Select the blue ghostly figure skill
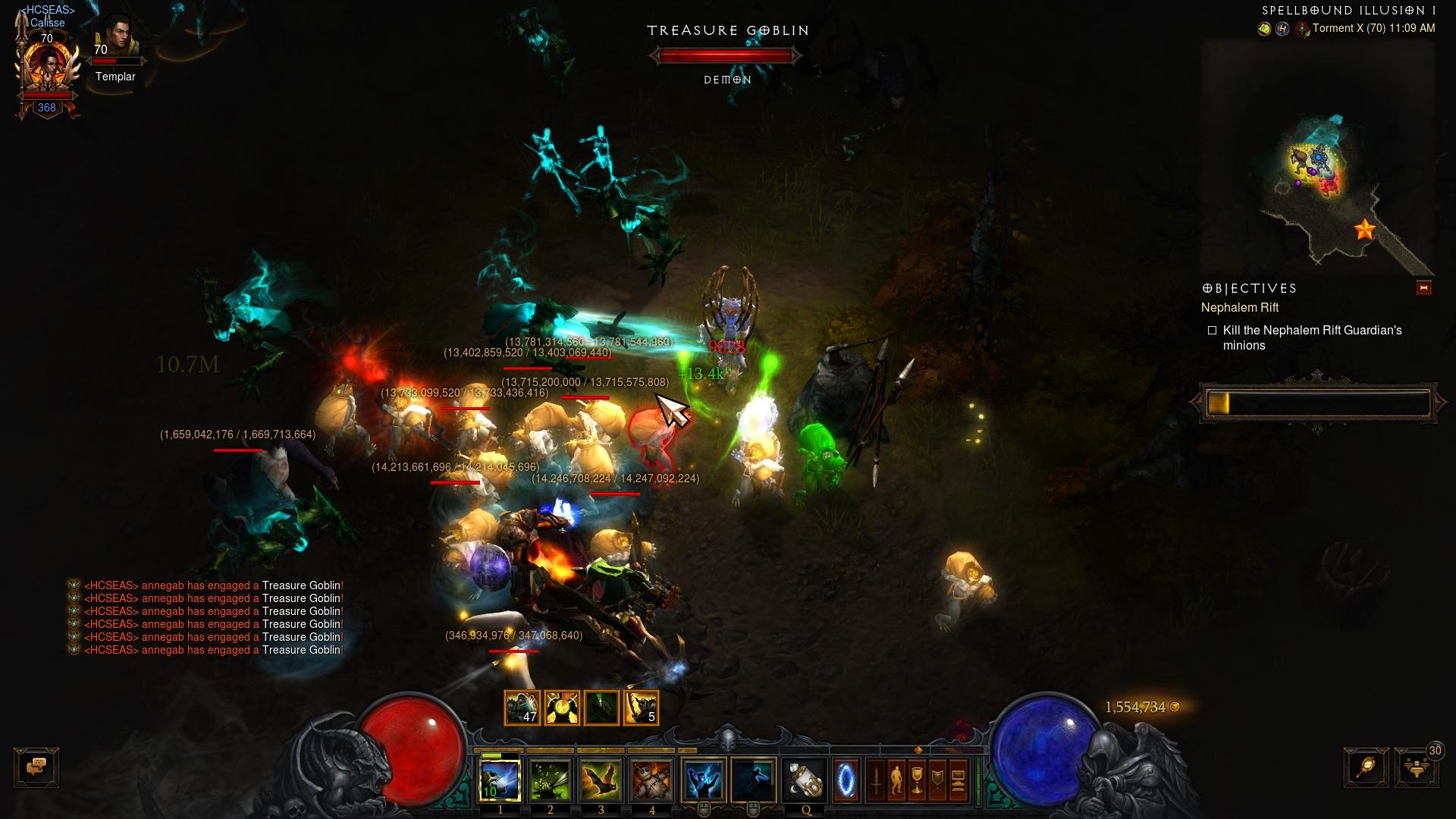Image resolution: width=1456 pixels, height=819 pixels. tap(703, 779)
